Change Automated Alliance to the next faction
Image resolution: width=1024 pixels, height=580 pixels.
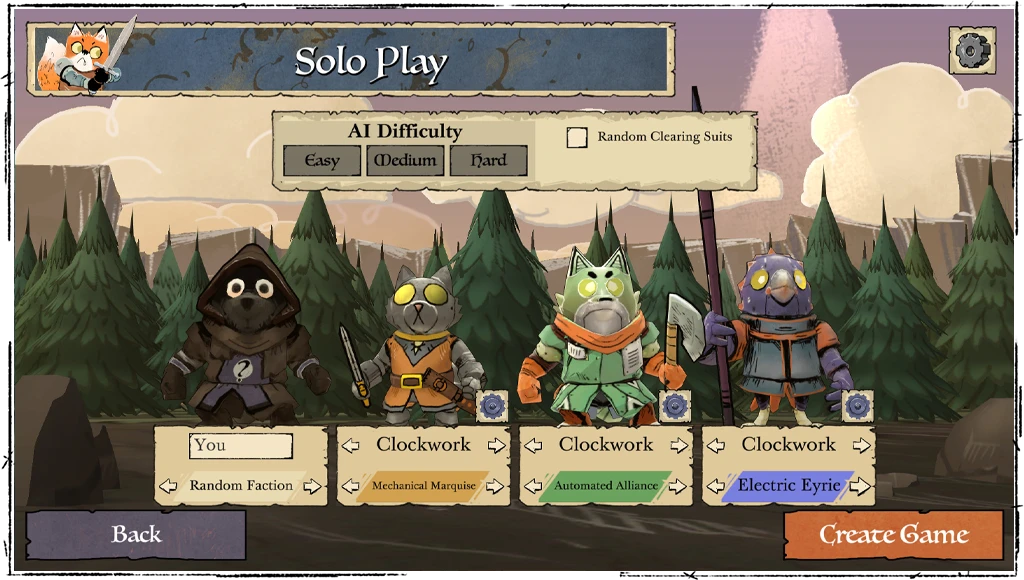pyautogui.click(x=678, y=487)
